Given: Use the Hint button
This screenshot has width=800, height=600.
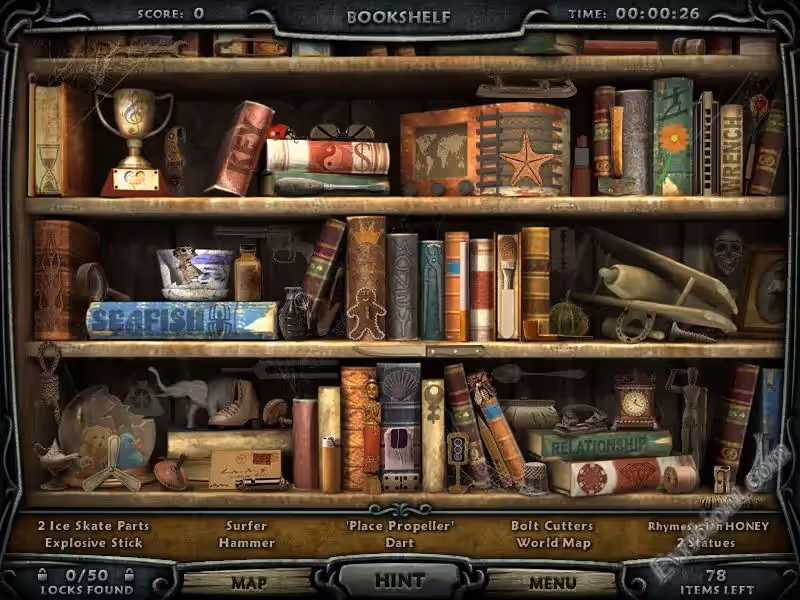Looking at the screenshot, I should [x=399, y=580].
